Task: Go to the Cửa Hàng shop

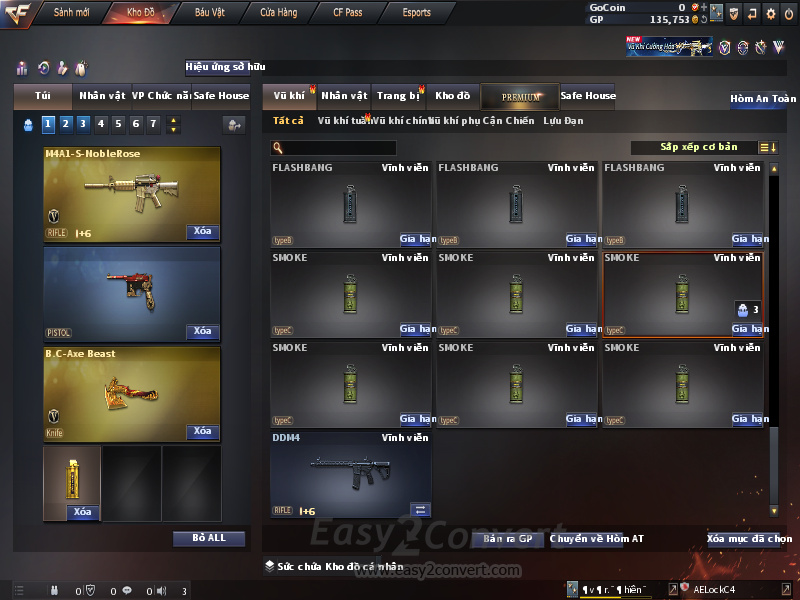Action: pyautogui.click(x=278, y=13)
